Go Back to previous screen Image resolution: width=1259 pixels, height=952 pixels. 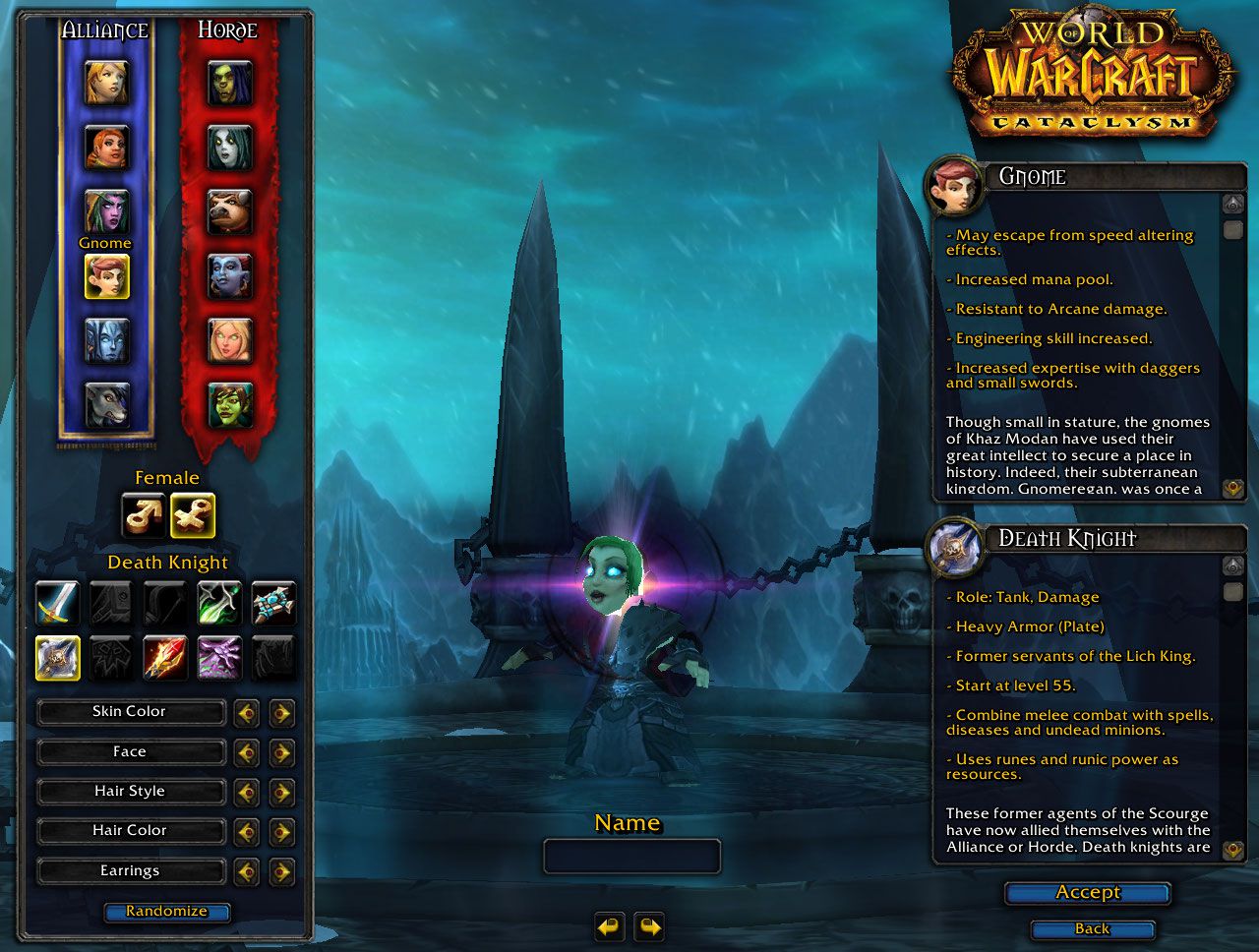click(x=1092, y=929)
